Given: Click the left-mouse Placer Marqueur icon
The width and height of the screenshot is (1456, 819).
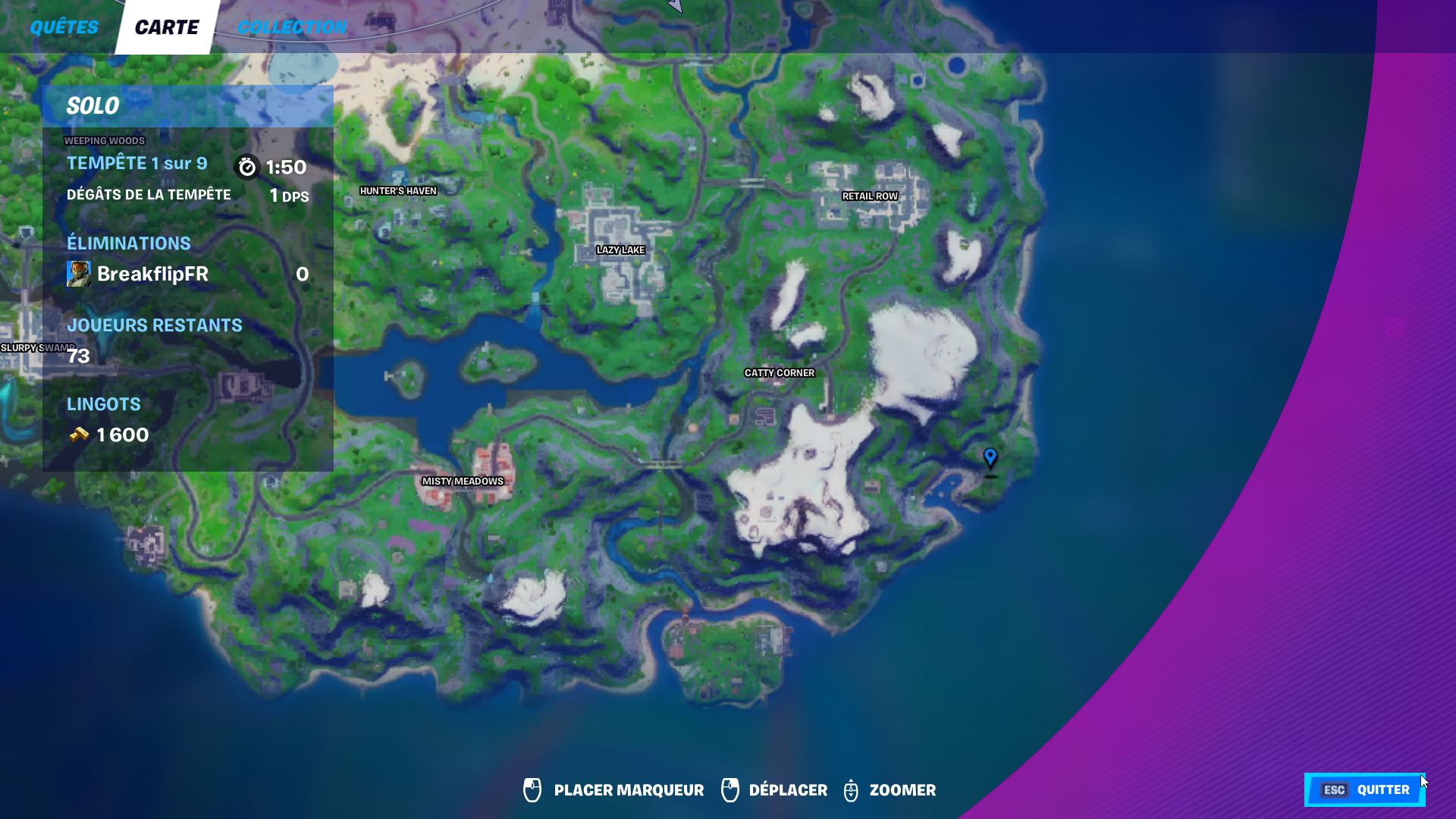Looking at the screenshot, I should pyautogui.click(x=532, y=789).
